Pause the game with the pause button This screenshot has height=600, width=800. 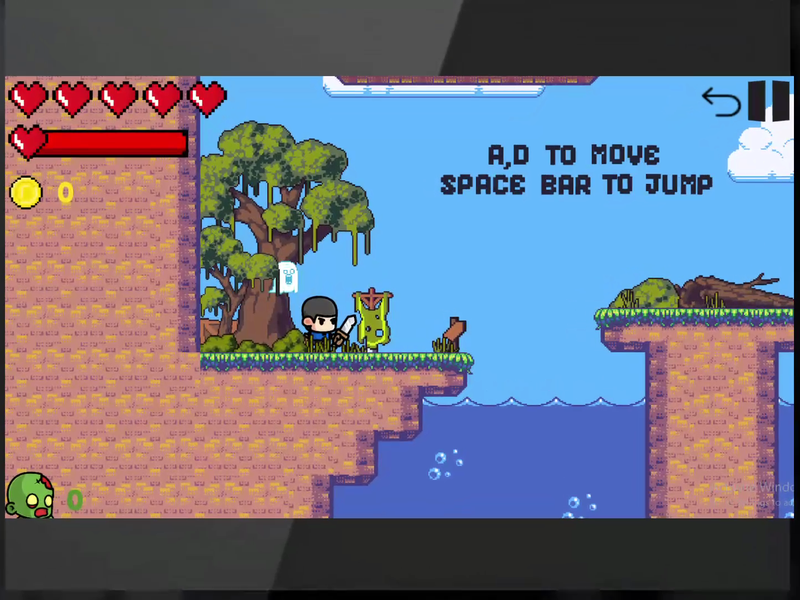tap(769, 101)
